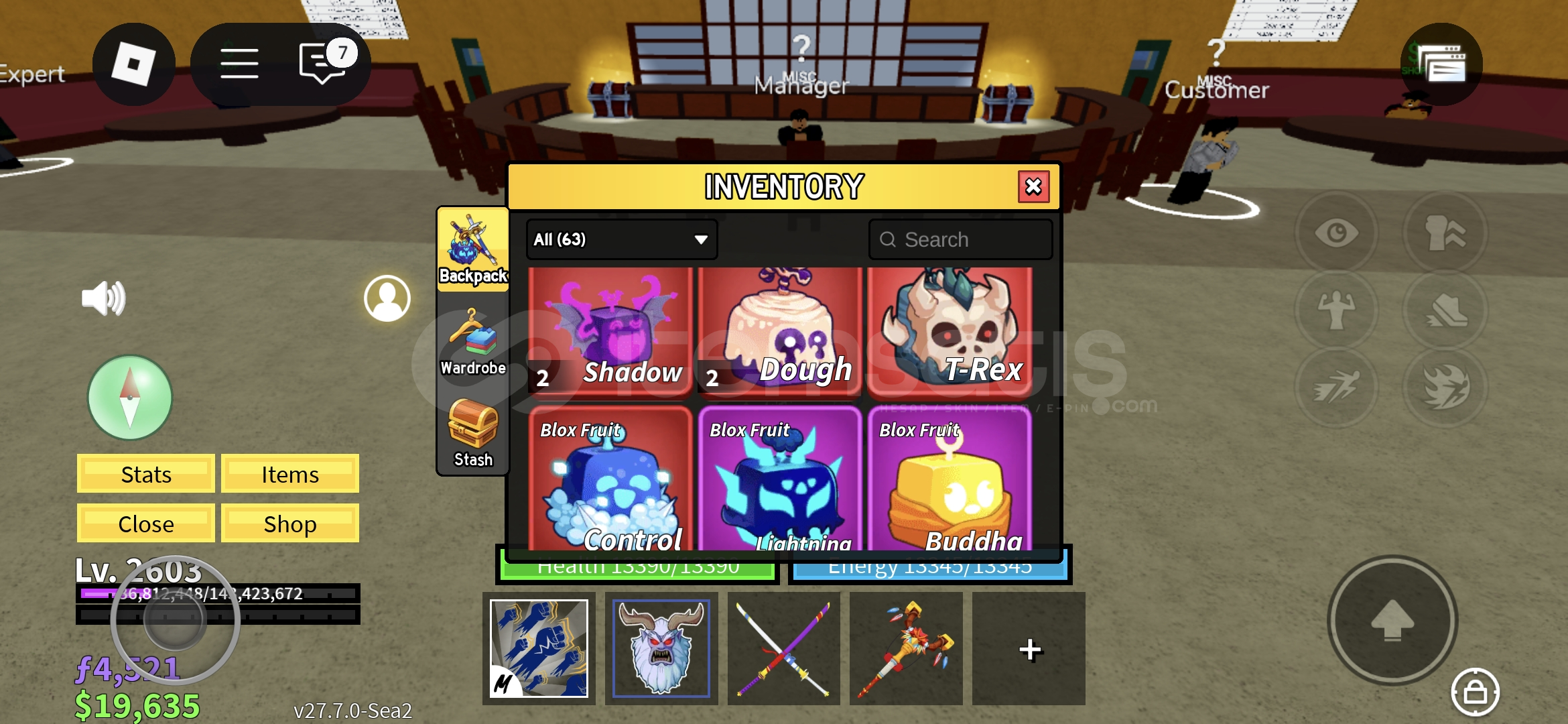This screenshot has height=724, width=1568.
Task: Toggle Observation Haki eye icon
Action: tap(1337, 231)
